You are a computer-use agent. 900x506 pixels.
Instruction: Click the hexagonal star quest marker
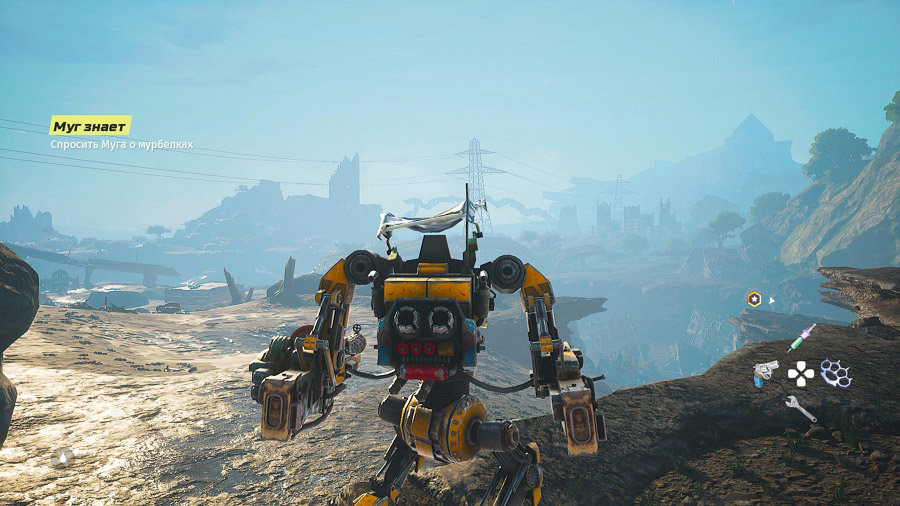753,299
